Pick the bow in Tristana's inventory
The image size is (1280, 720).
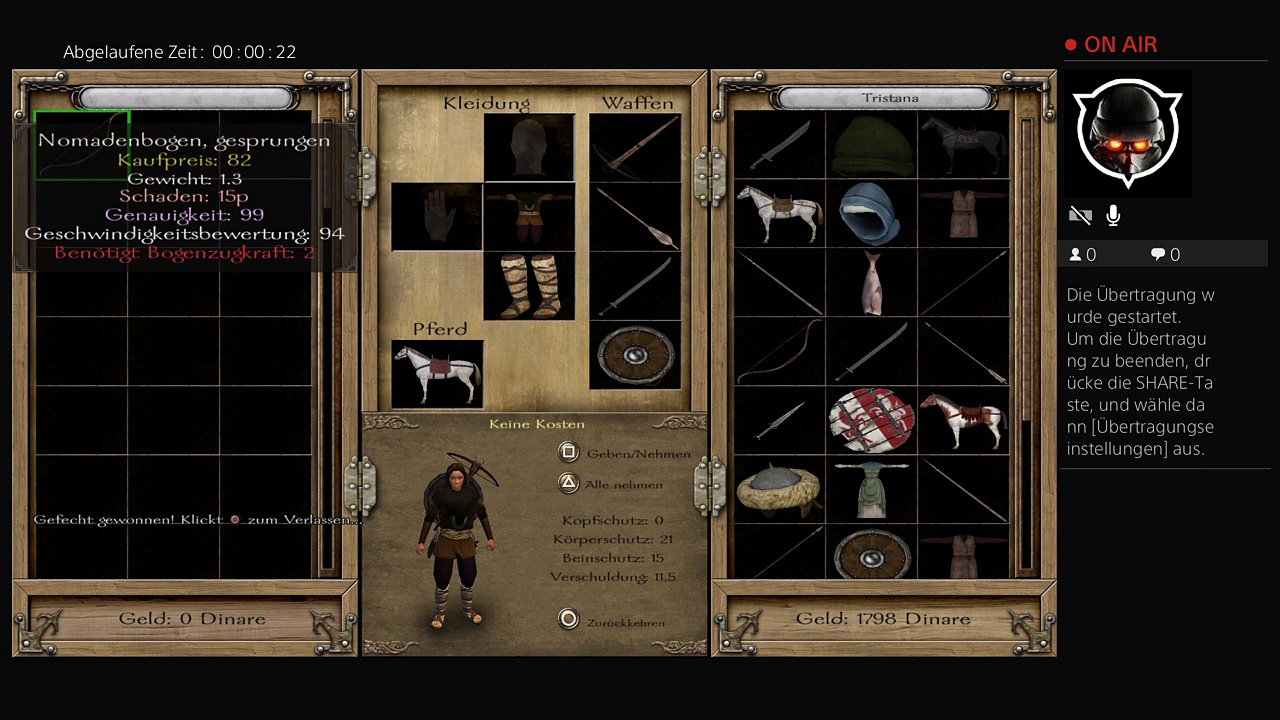pyautogui.click(x=778, y=351)
